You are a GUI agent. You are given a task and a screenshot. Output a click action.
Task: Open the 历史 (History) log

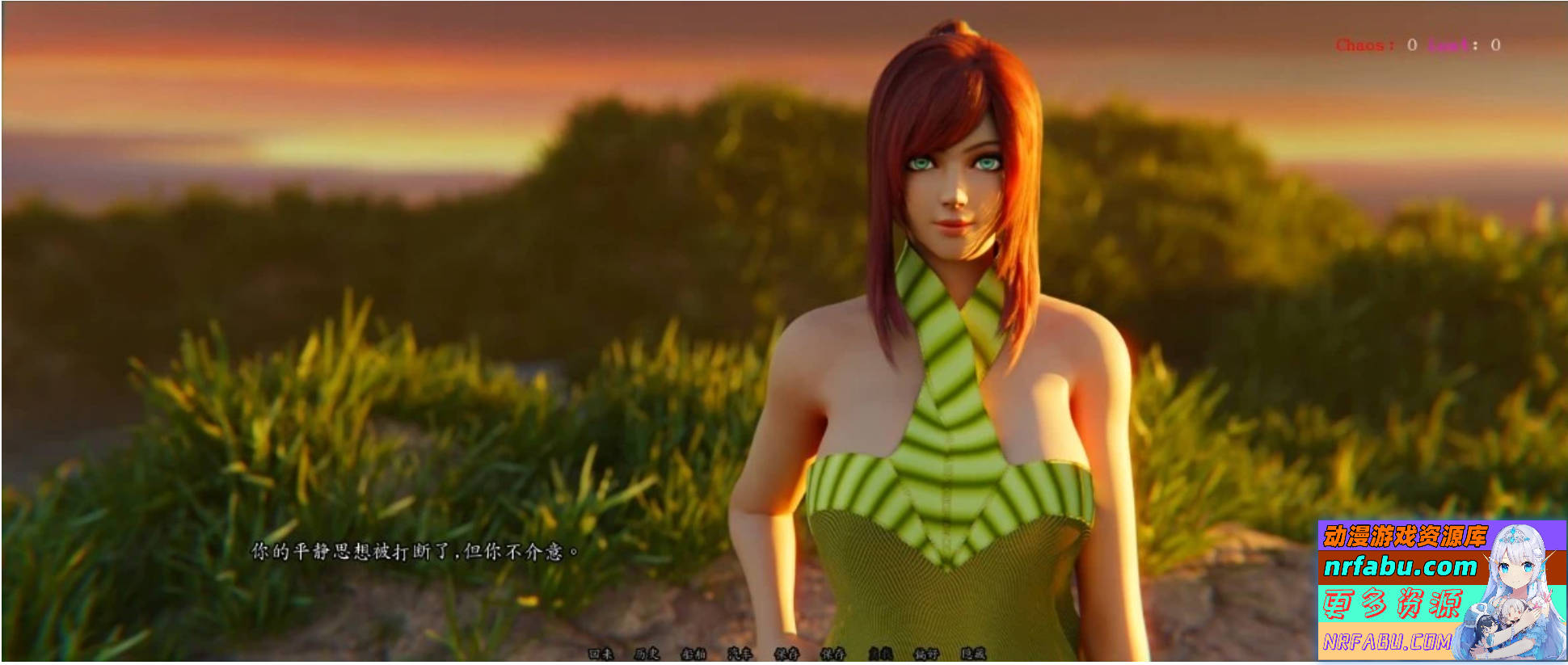coord(647,654)
